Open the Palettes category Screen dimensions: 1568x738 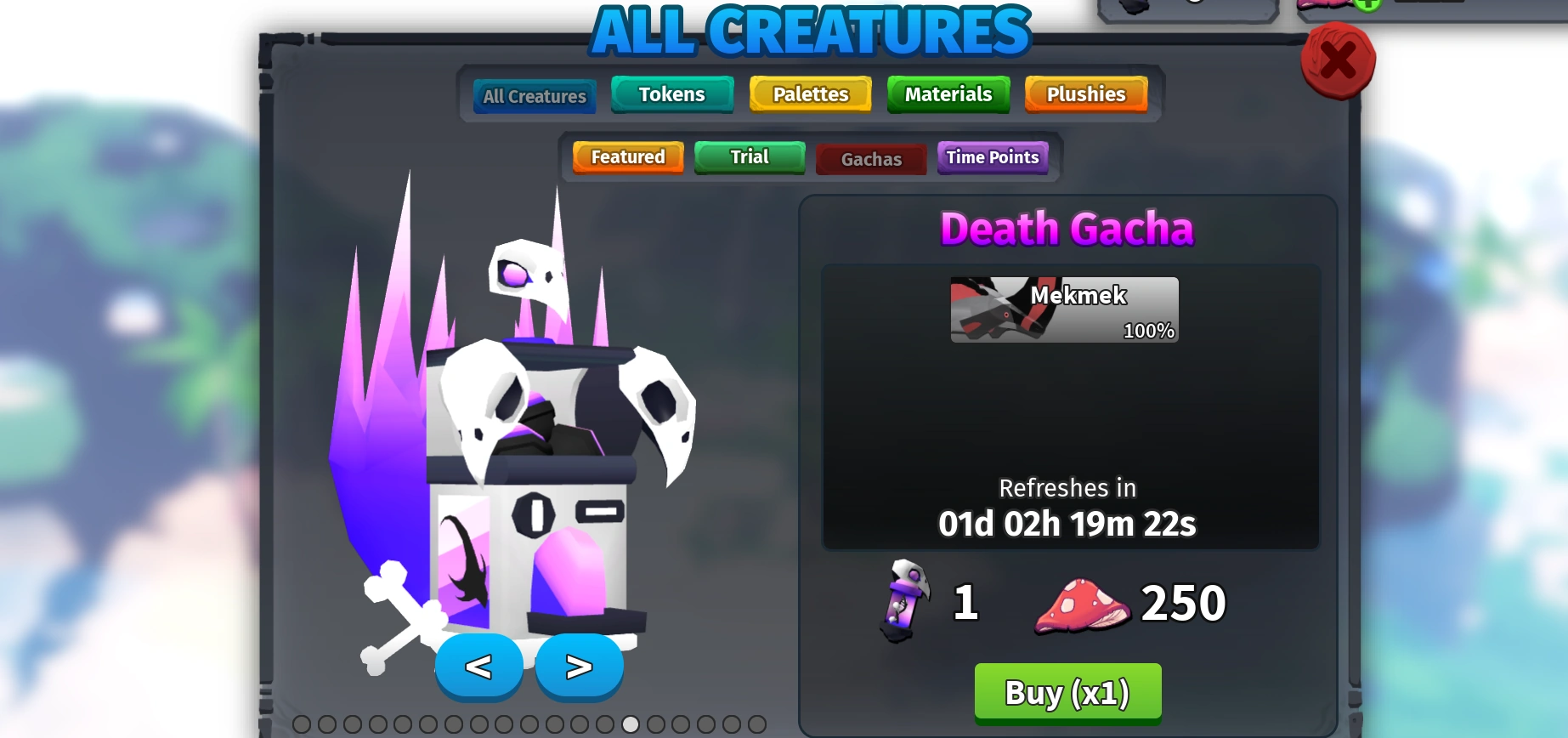(809, 94)
